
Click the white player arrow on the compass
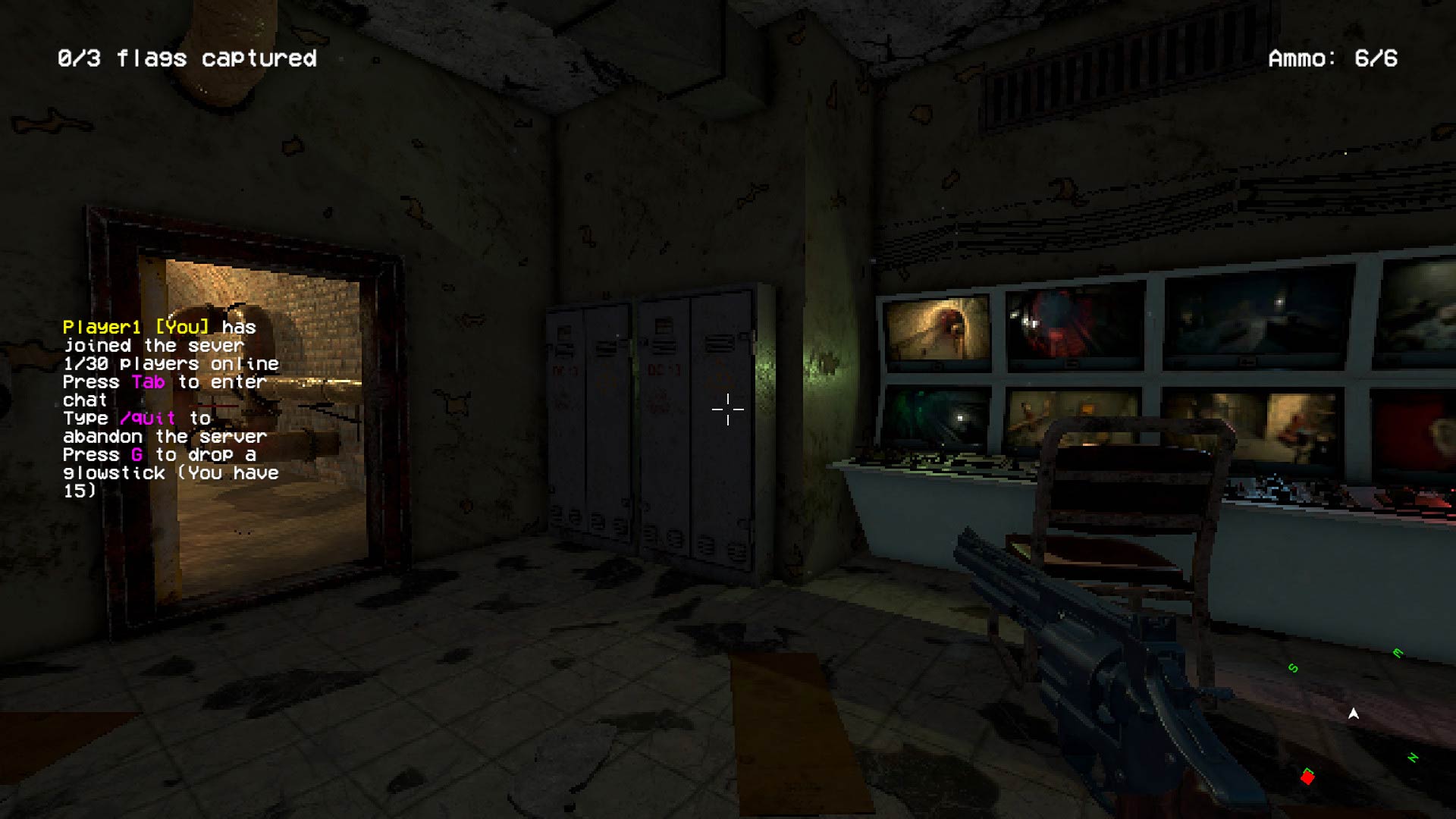[x=1354, y=713]
